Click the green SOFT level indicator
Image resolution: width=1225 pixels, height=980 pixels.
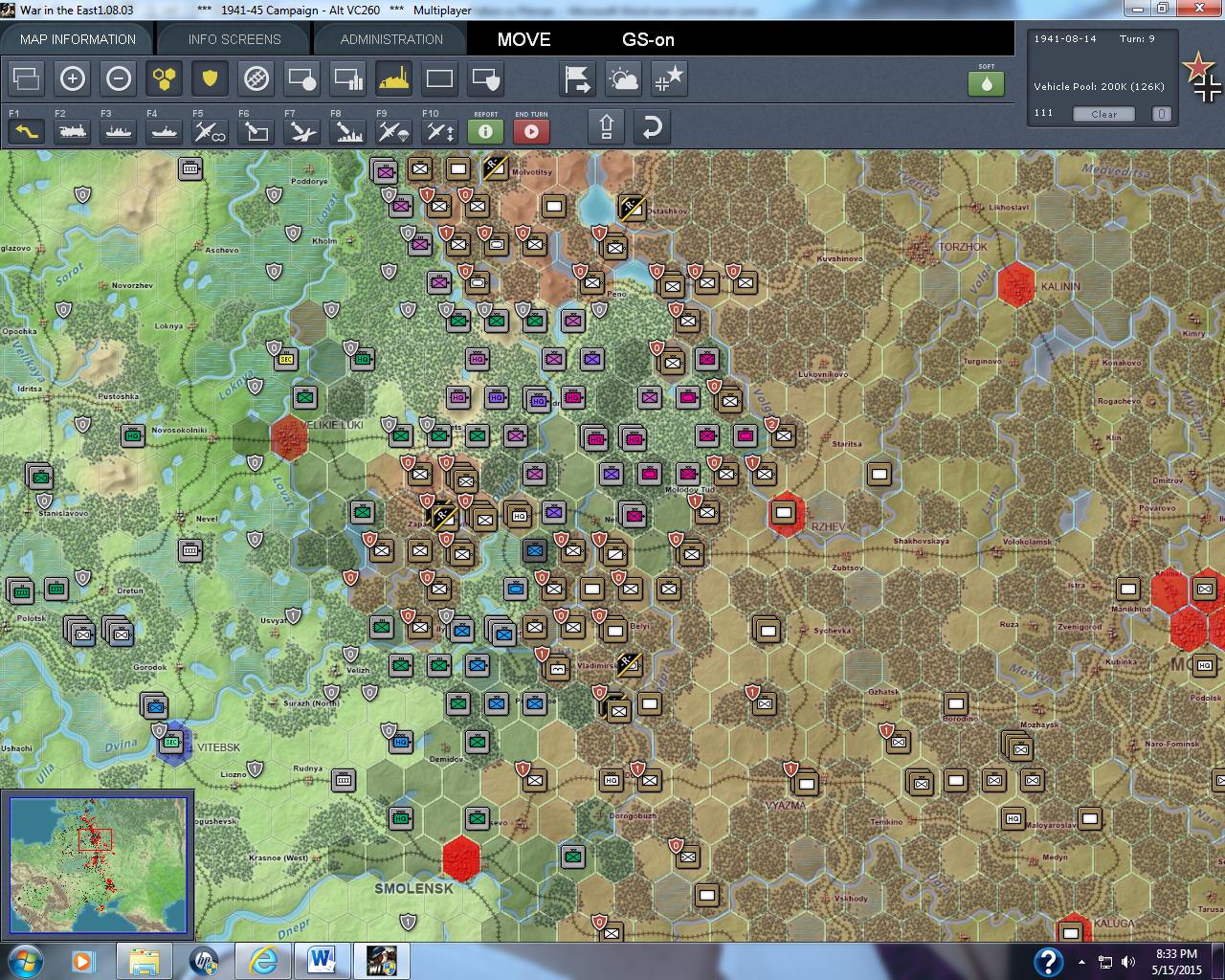(x=987, y=83)
